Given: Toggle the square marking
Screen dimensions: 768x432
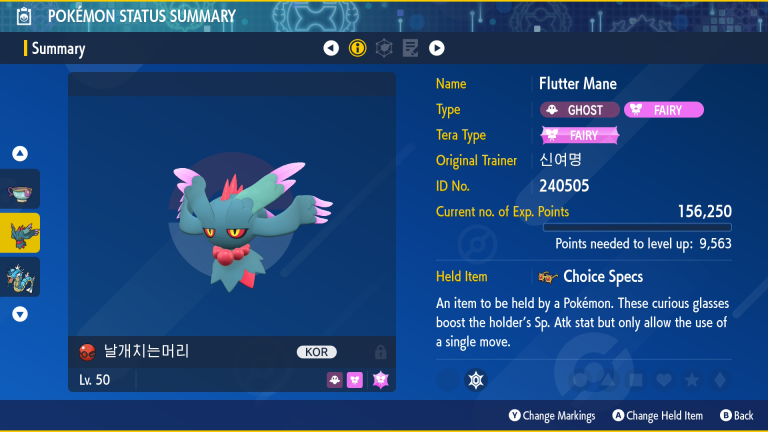Looking at the screenshot, I should click(635, 380).
